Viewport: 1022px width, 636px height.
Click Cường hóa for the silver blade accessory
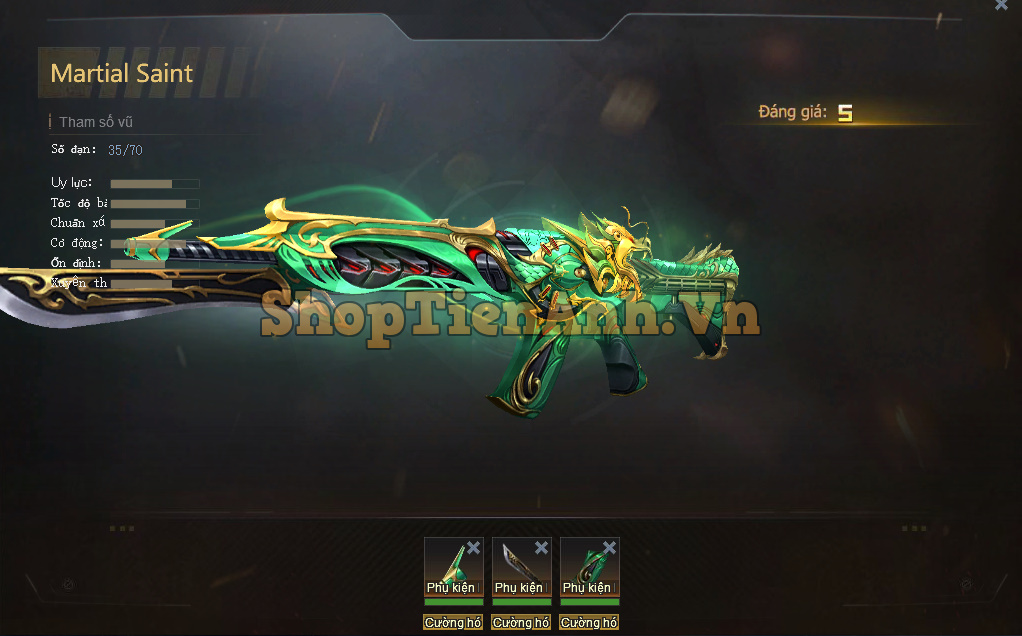coord(521,623)
